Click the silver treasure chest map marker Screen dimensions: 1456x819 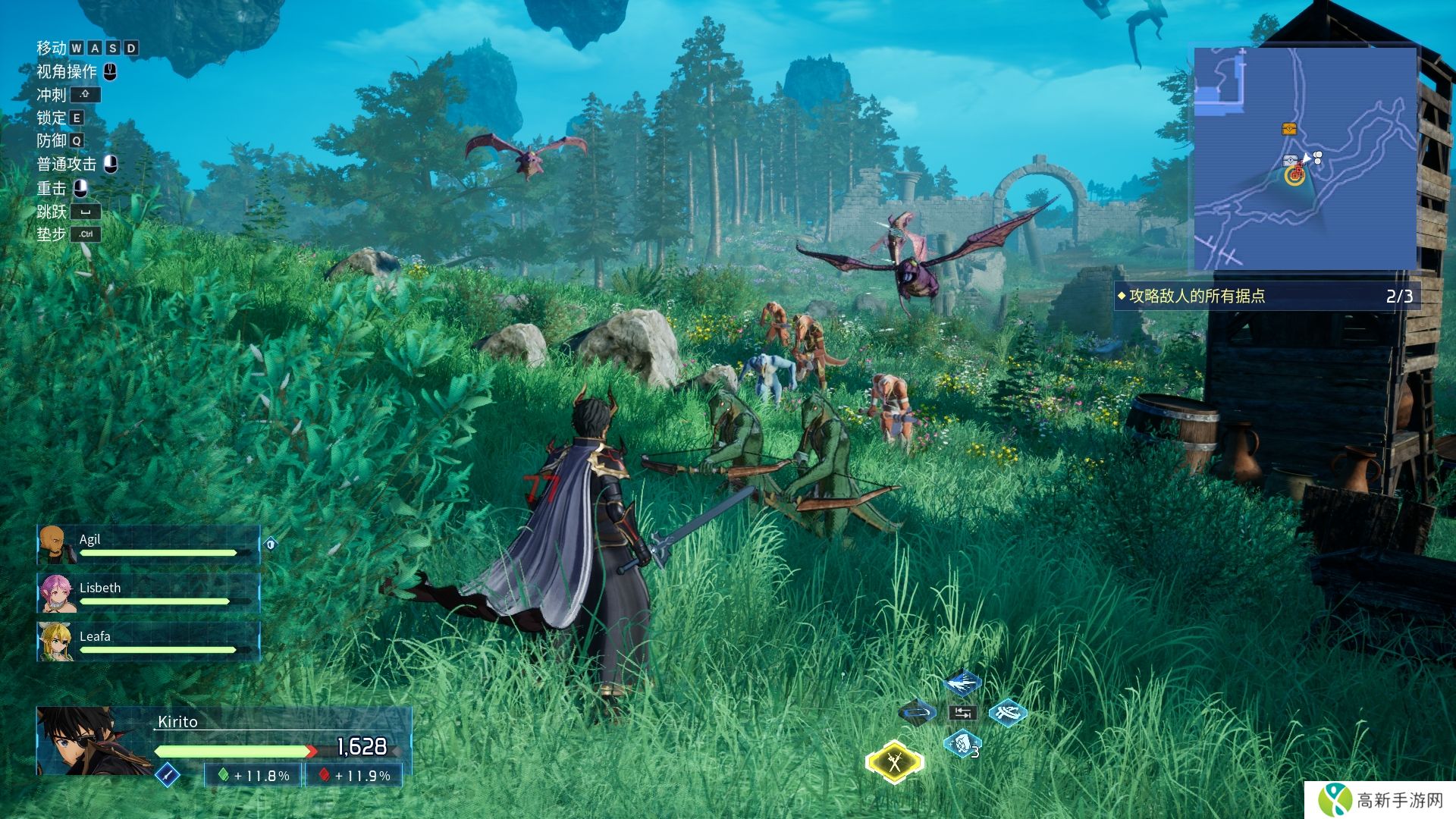pyautogui.click(x=1288, y=161)
